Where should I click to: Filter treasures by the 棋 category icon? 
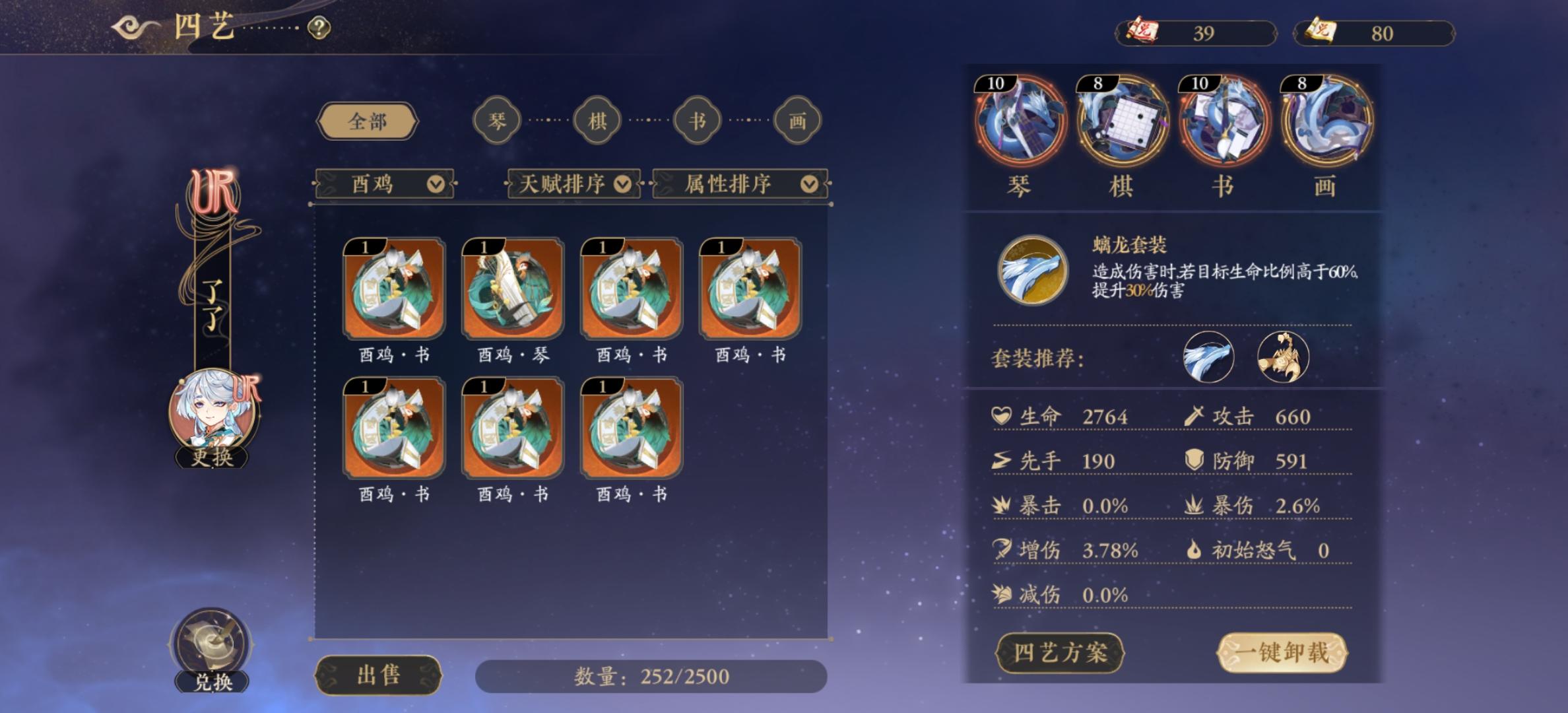(x=597, y=121)
